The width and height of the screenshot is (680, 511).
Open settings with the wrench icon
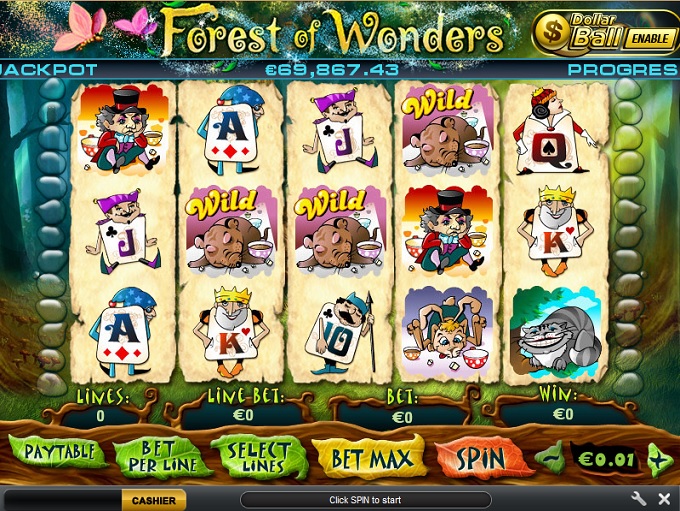click(x=639, y=498)
